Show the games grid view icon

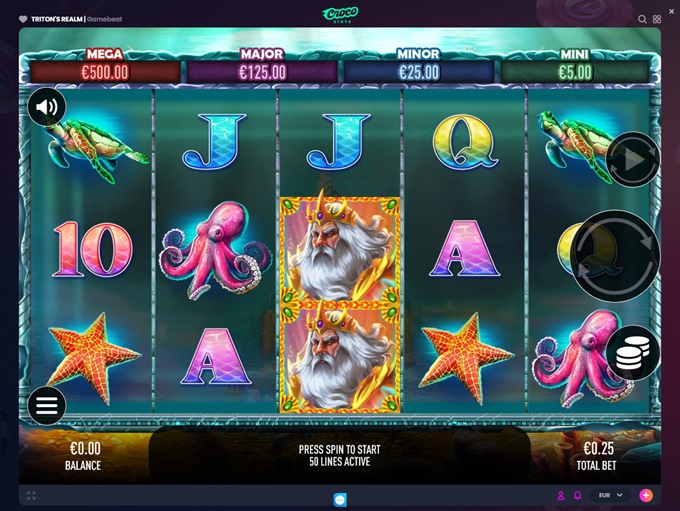click(x=657, y=19)
